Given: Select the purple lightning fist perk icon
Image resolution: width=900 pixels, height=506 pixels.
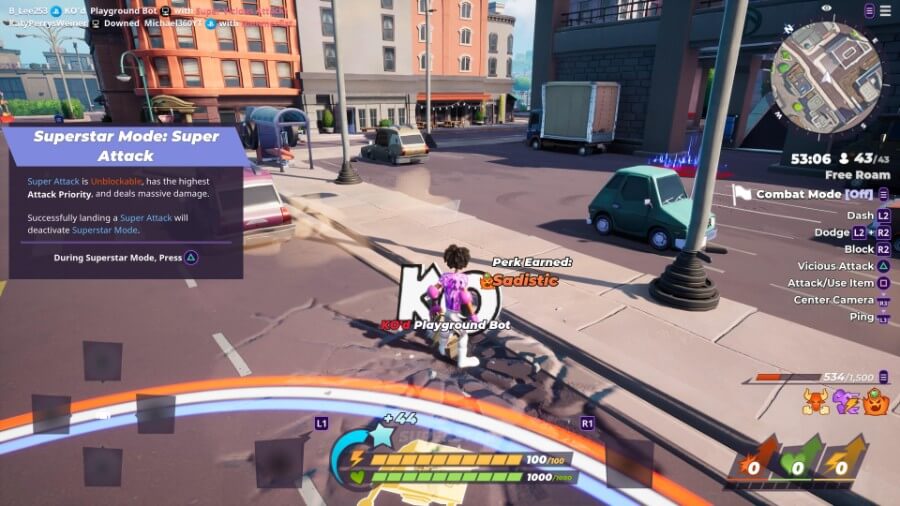Looking at the screenshot, I should point(844,401).
